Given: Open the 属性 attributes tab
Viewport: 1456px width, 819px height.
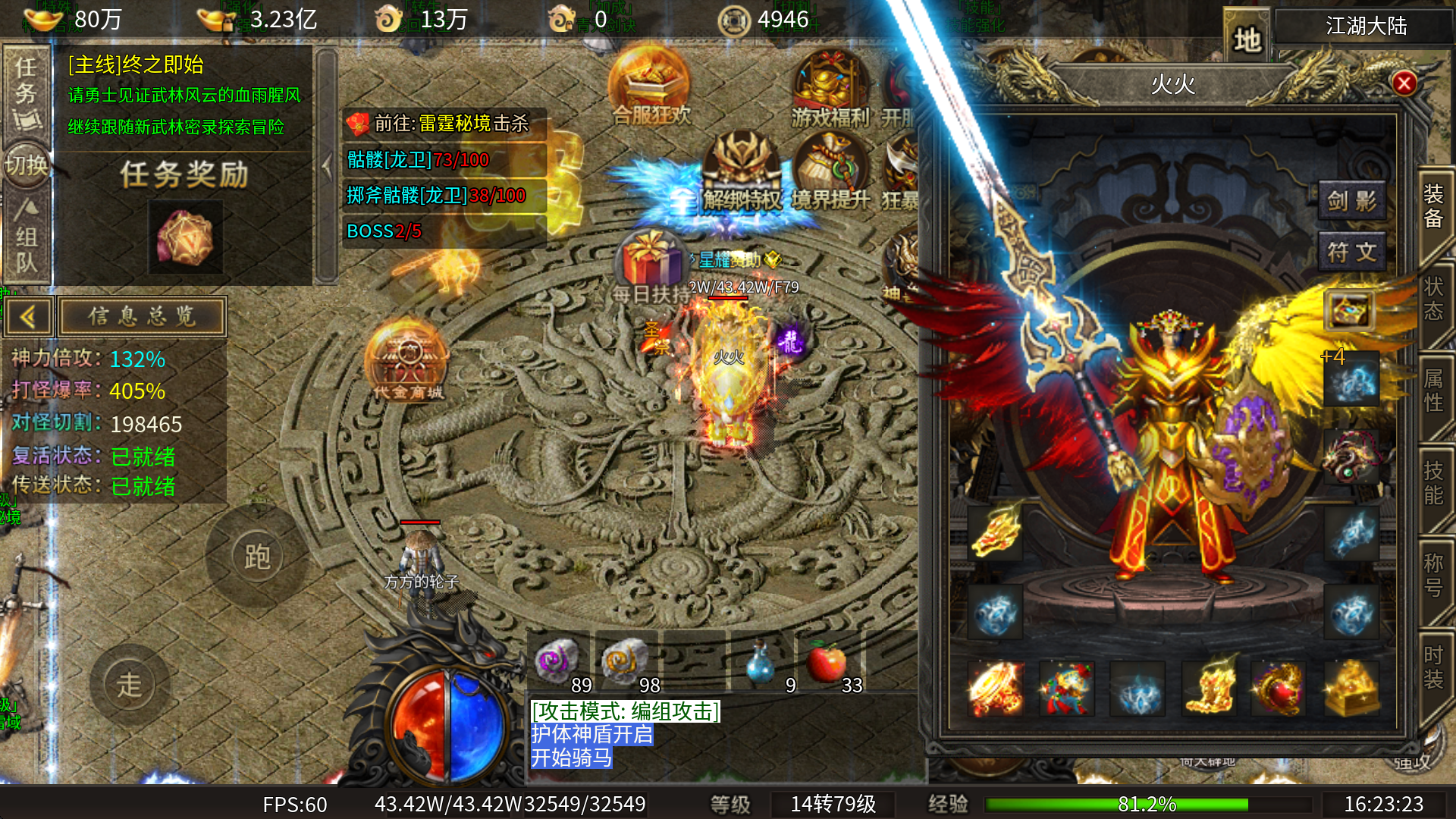Looking at the screenshot, I should [x=1432, y=391].
